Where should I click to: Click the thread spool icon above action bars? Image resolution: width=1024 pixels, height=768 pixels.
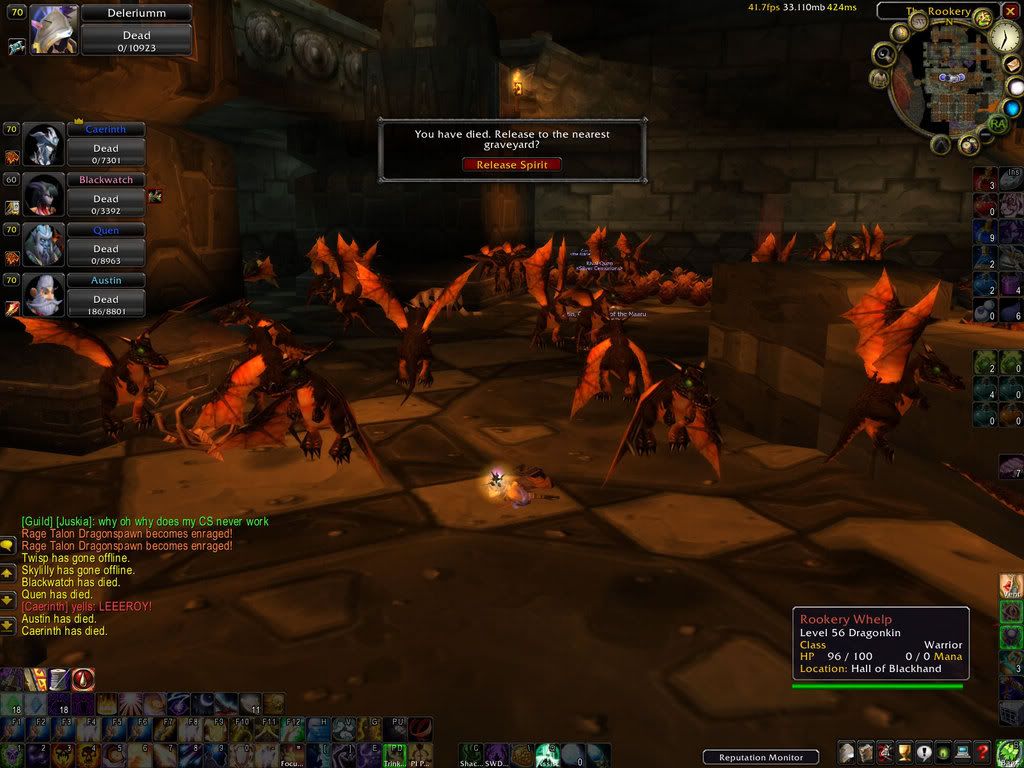[x=59, y=679]
